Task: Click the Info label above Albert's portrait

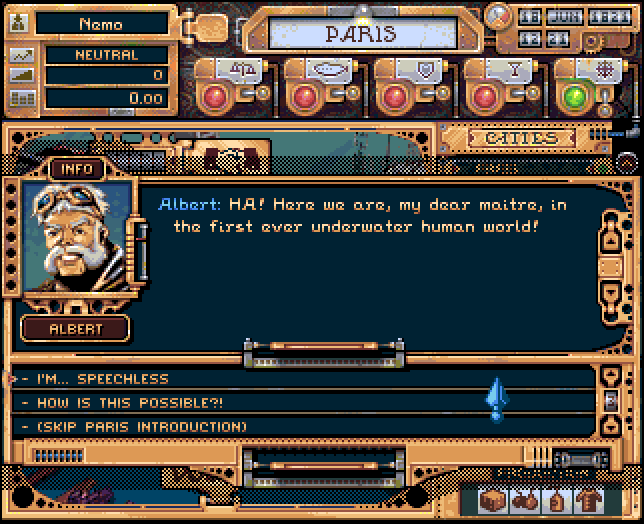Action: coord(77,169)
